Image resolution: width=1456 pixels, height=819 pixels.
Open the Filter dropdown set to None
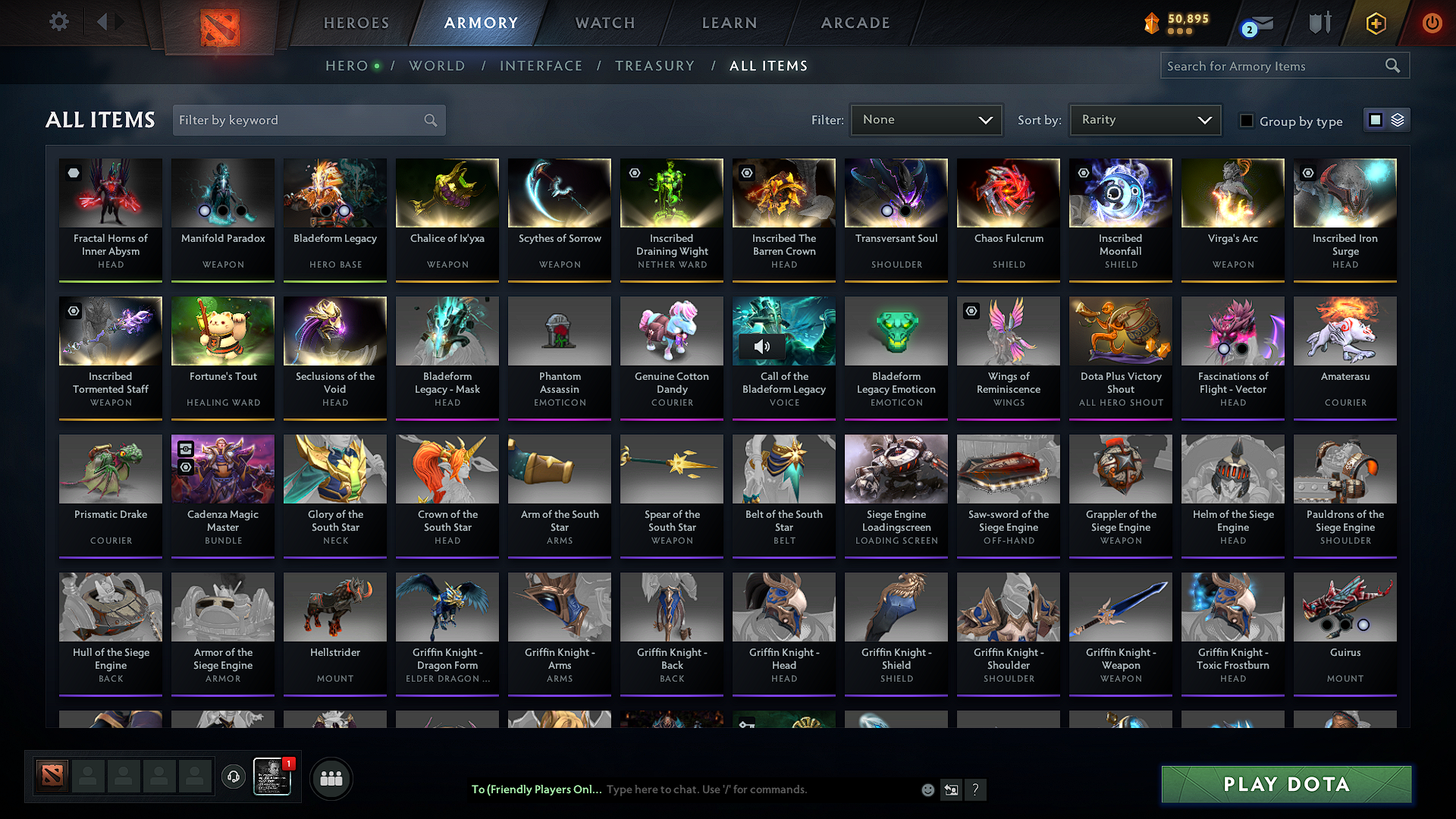click(926, 119)
